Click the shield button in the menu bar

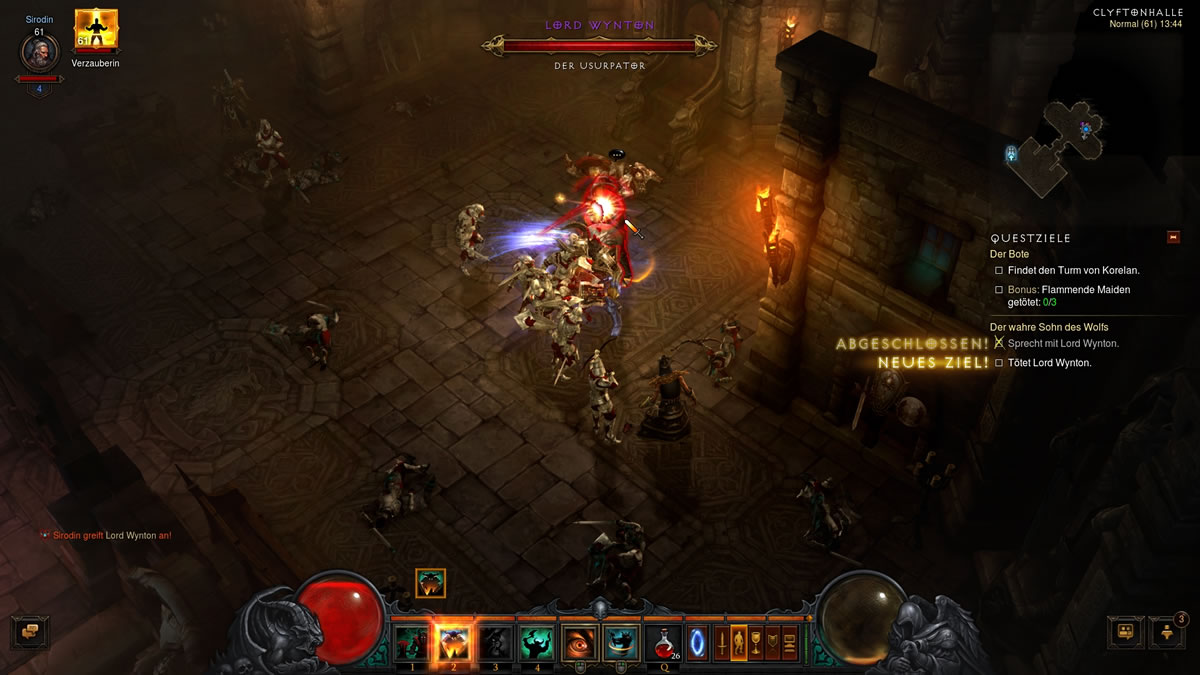point(773,642)
